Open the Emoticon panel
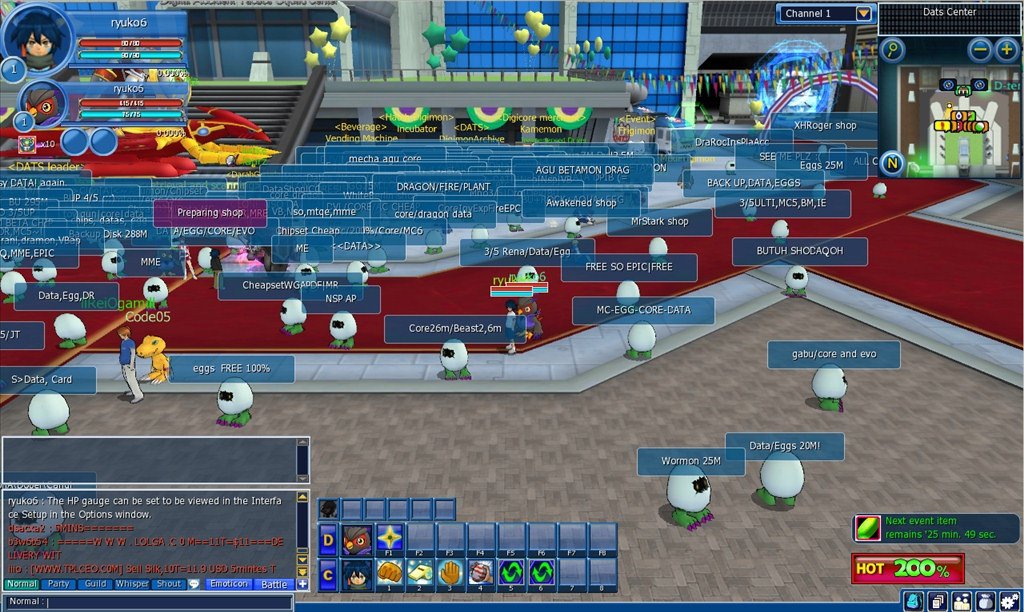The height and width of the screenshot is (612, 1024). (229, 584)
